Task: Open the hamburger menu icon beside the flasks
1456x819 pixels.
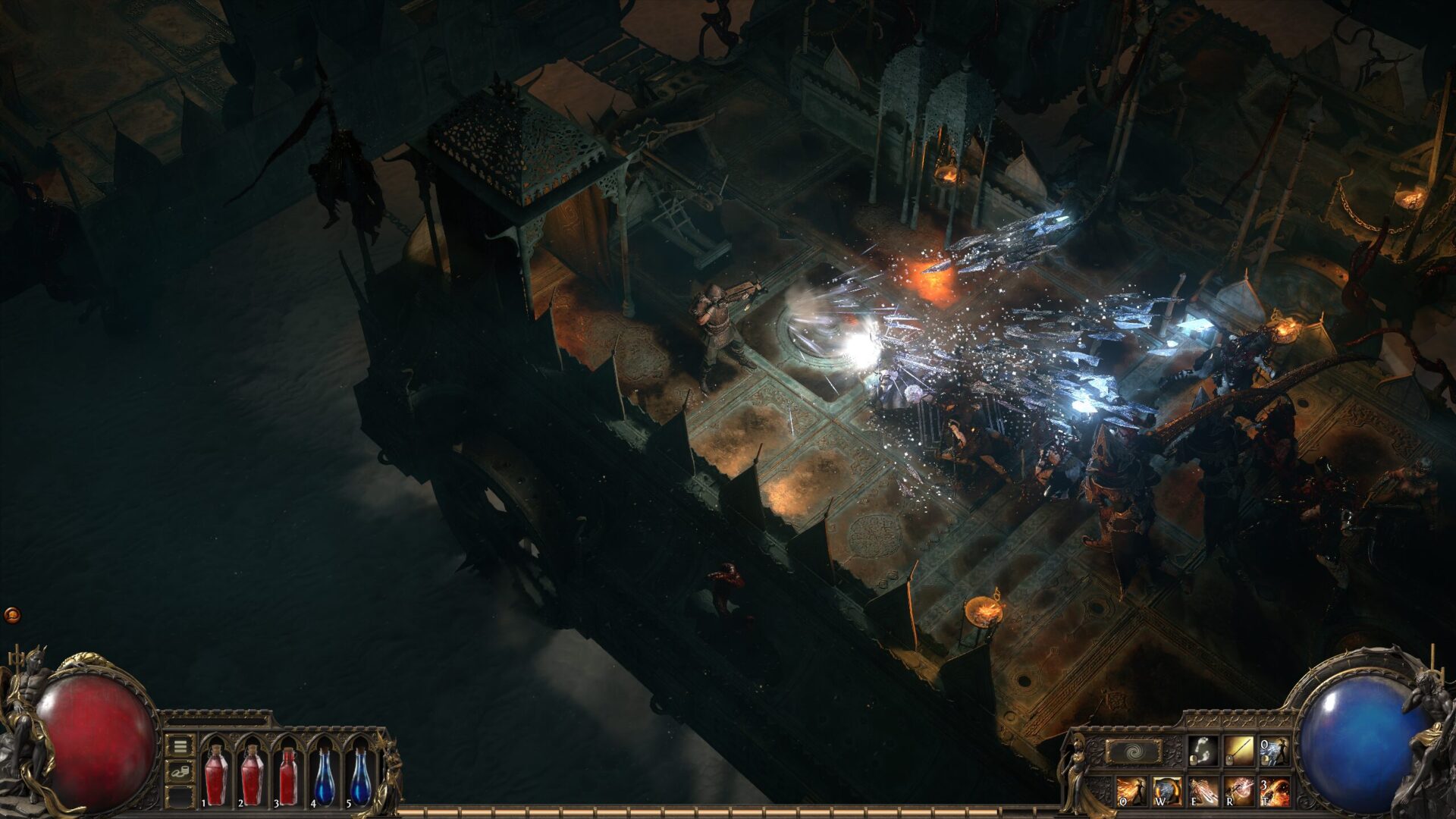Action: click(x=179, y=746)
